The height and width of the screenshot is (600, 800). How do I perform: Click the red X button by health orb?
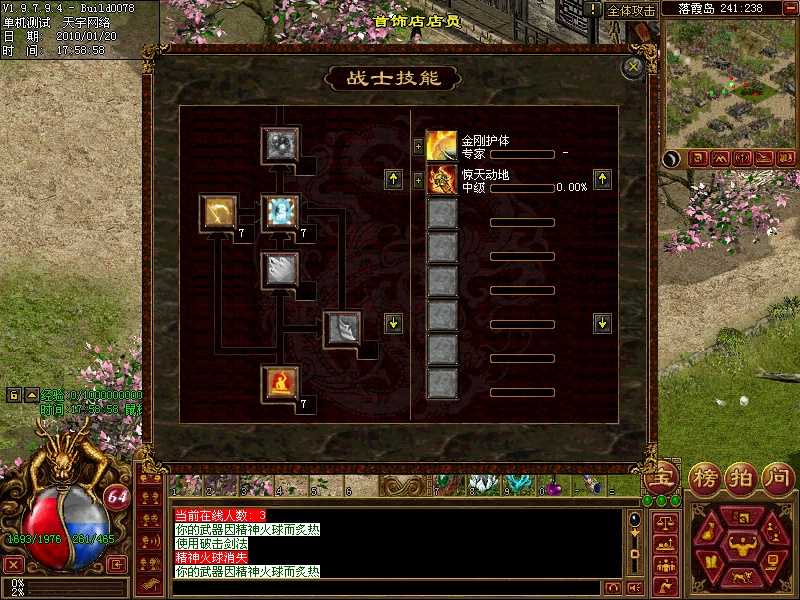(x=14, y=564)
